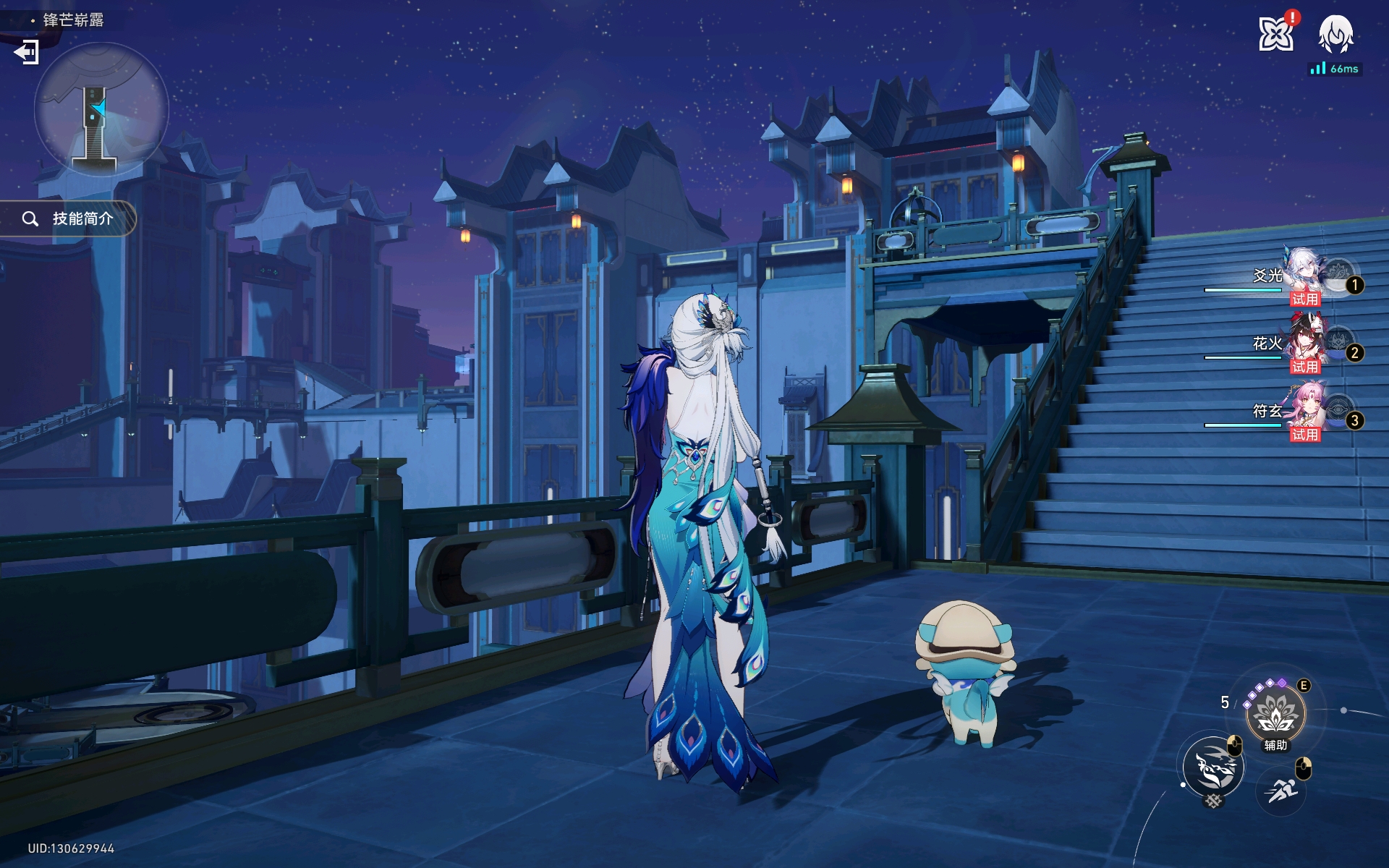The width and height of the screenshot is (1389, 868).
Task: Open the flower-shaped event icon with red alert
Action: (1275, 34)
